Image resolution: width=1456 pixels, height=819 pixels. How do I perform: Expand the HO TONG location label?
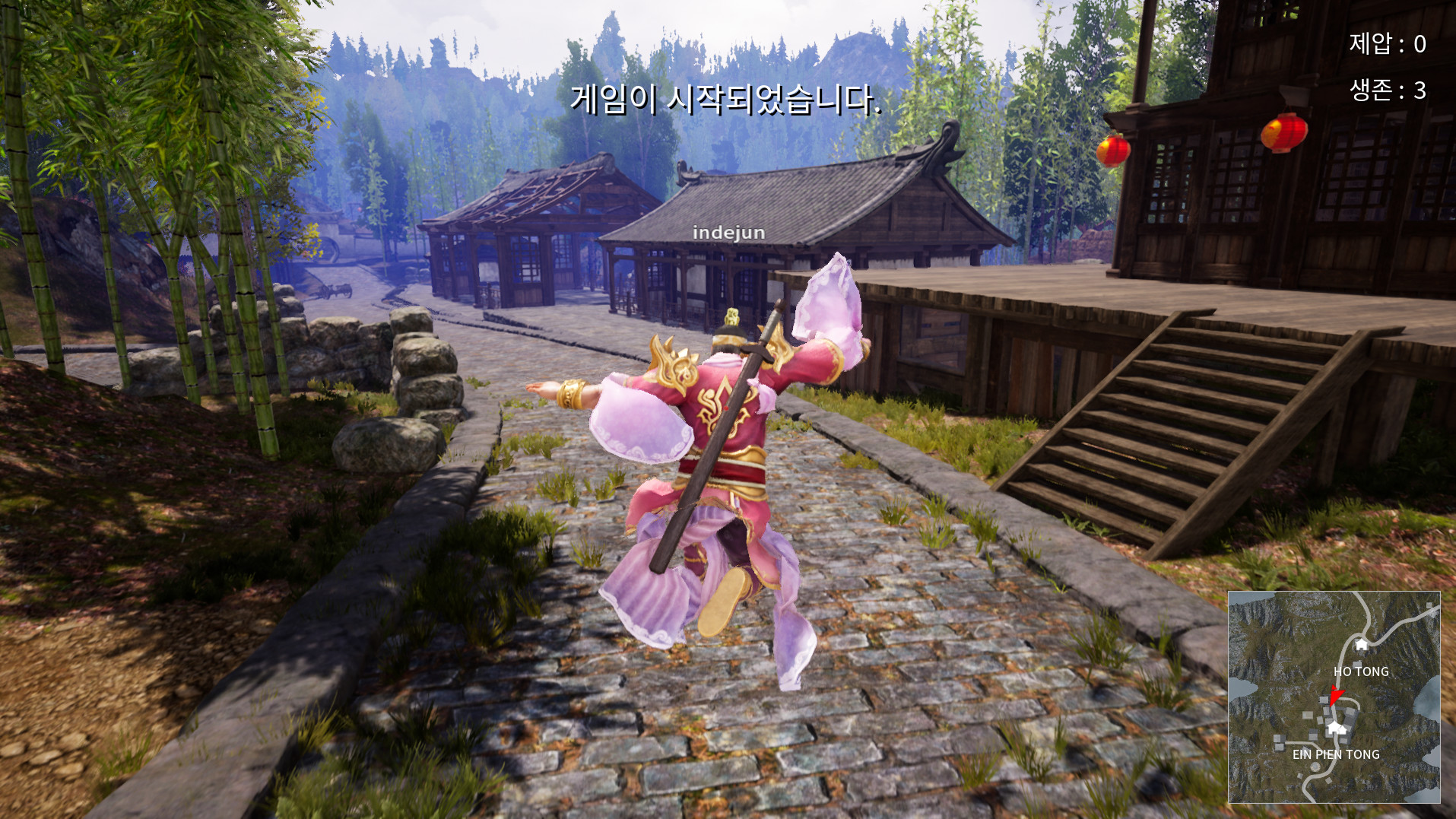[1361, 671]
